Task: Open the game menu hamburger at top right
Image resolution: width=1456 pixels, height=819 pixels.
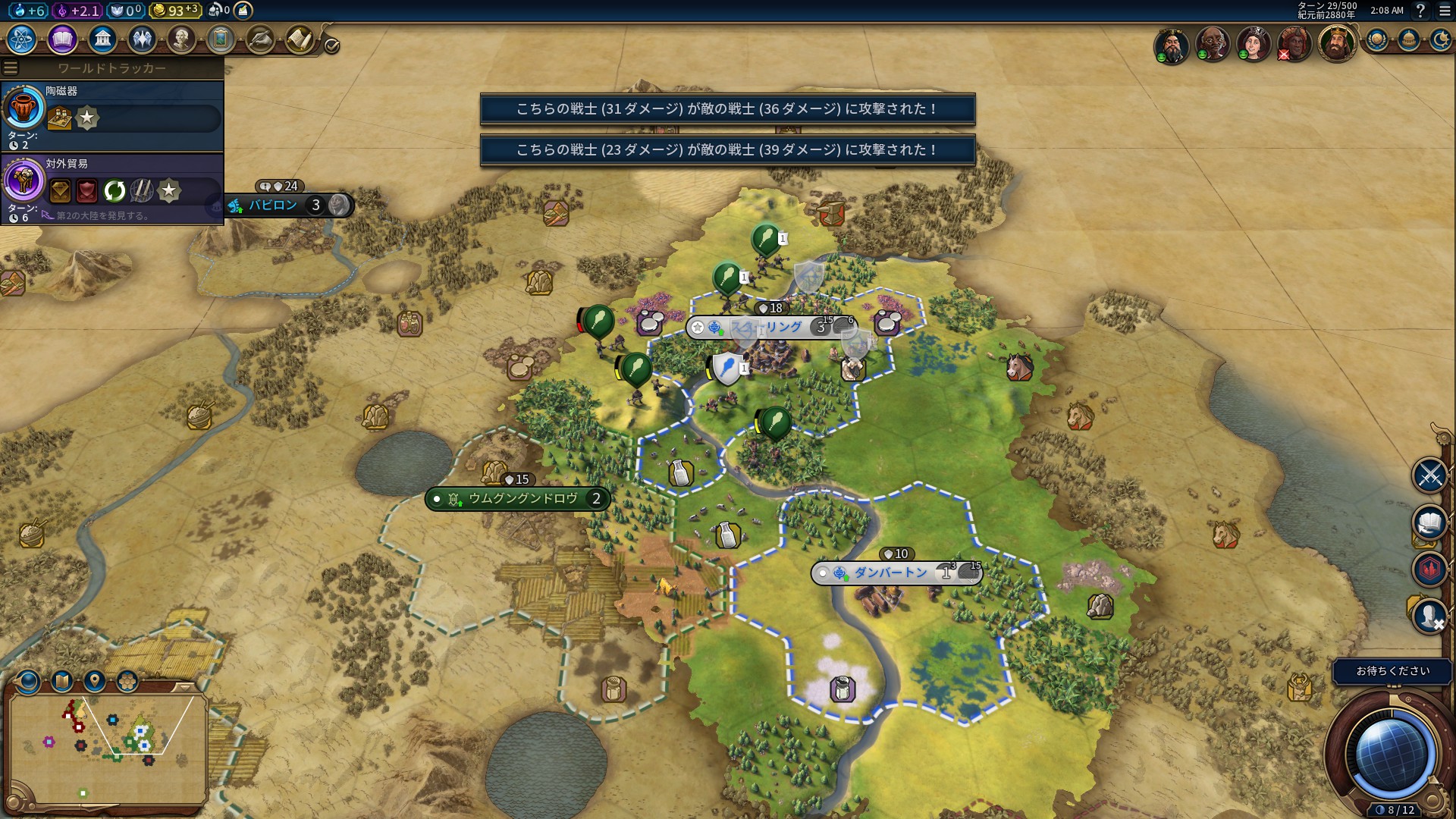Action: pos(1445,11)
